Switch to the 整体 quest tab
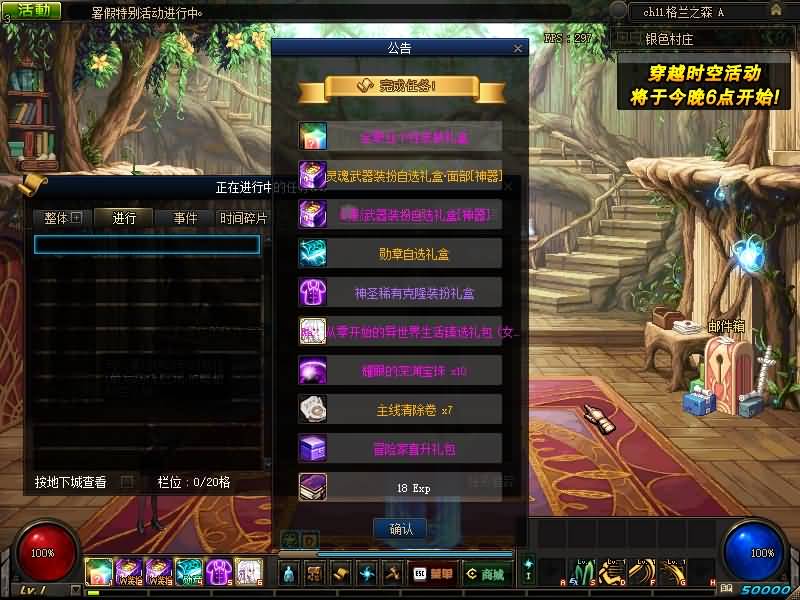This screenshot has width=800, height=600. pos(61,217)
